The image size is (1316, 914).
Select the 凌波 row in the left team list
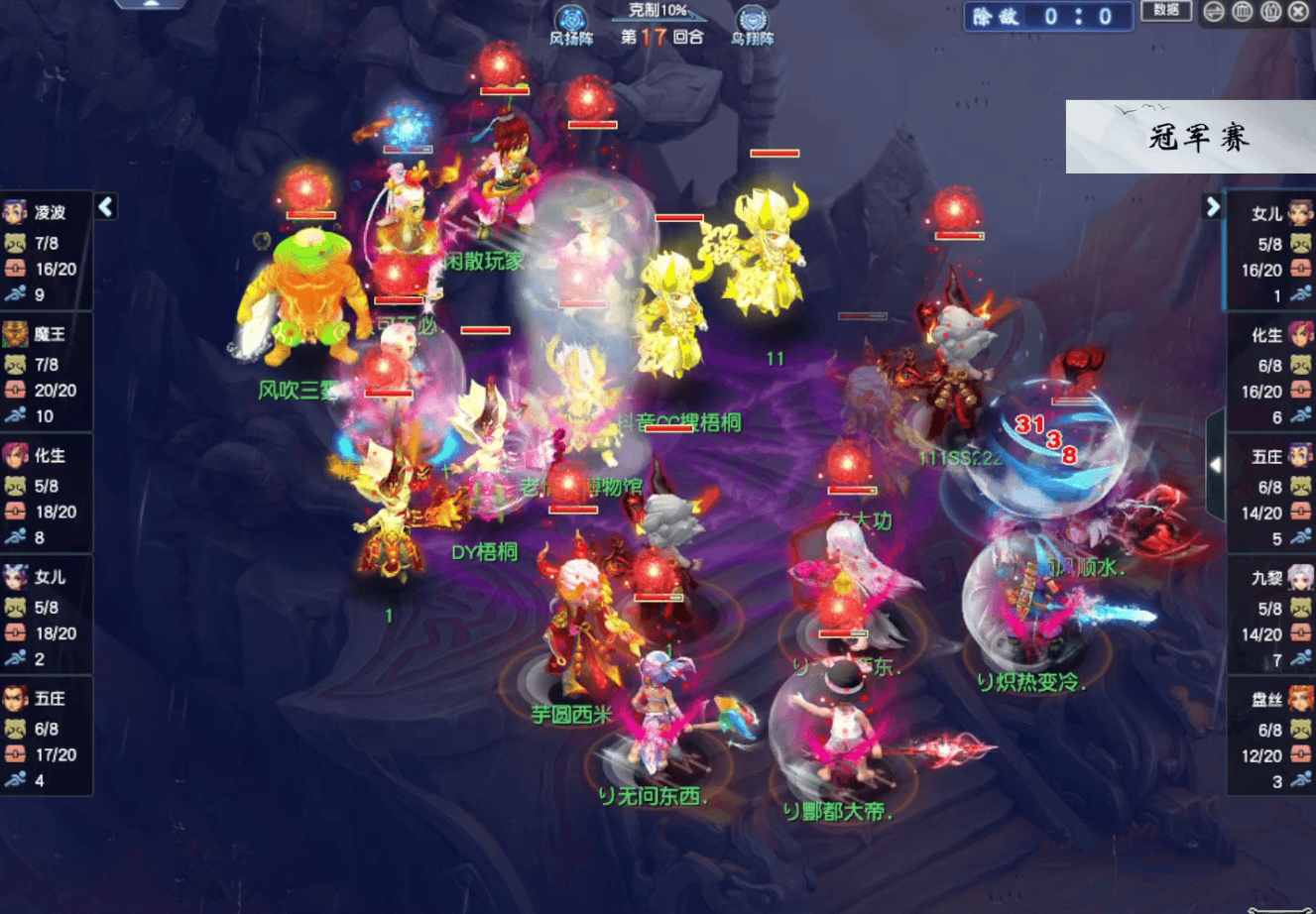[x=47, y=252]
